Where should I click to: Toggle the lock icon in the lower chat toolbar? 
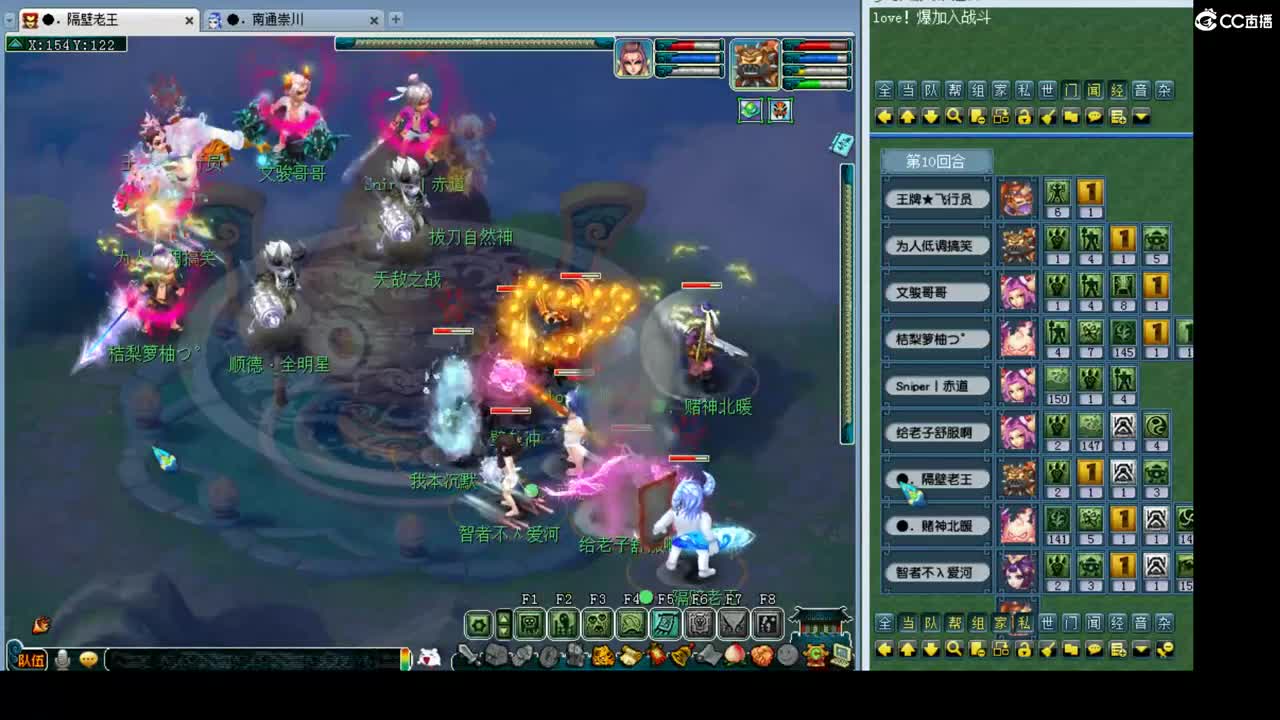(x=1023, y=648)
